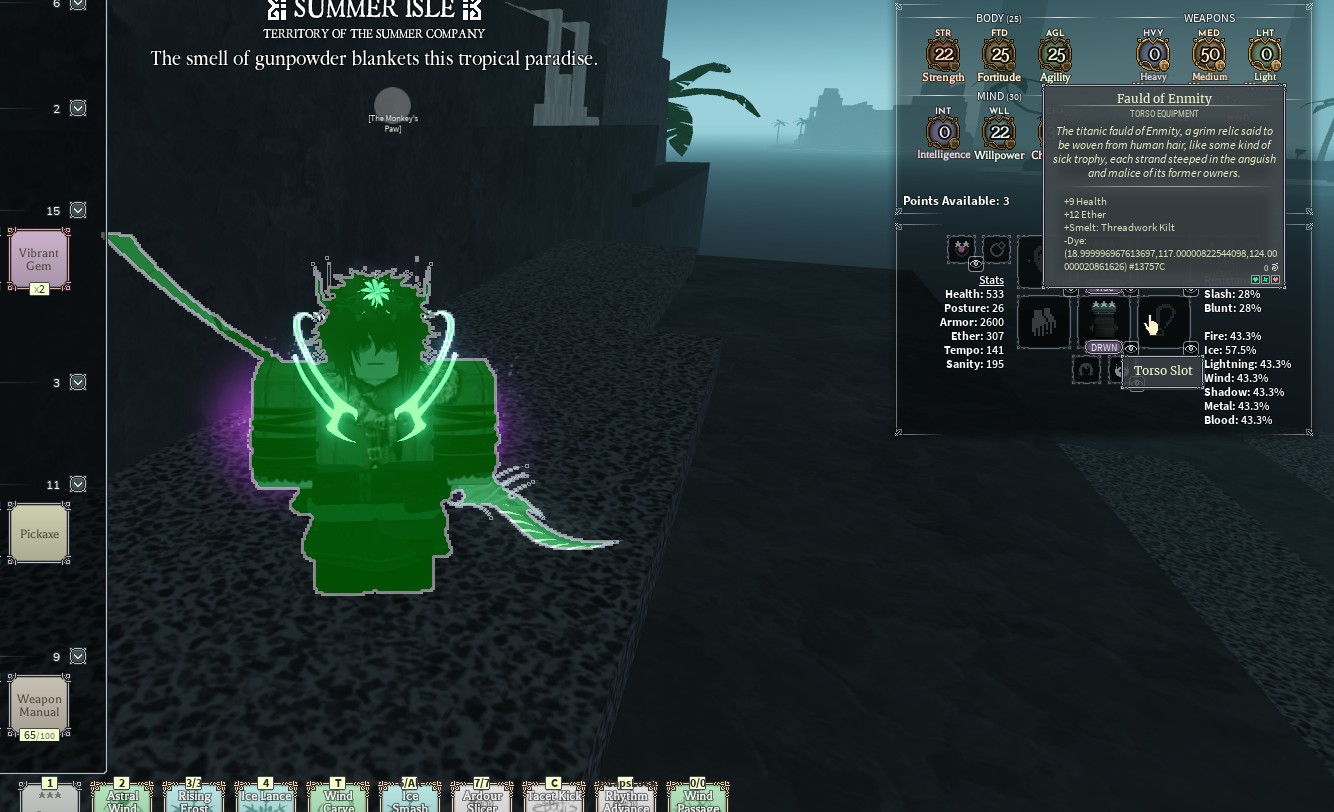Select the Tacet Kick hotbar slot
Image resolution: width=1334 pixels, height=812 pixels.
pos(554,798)
